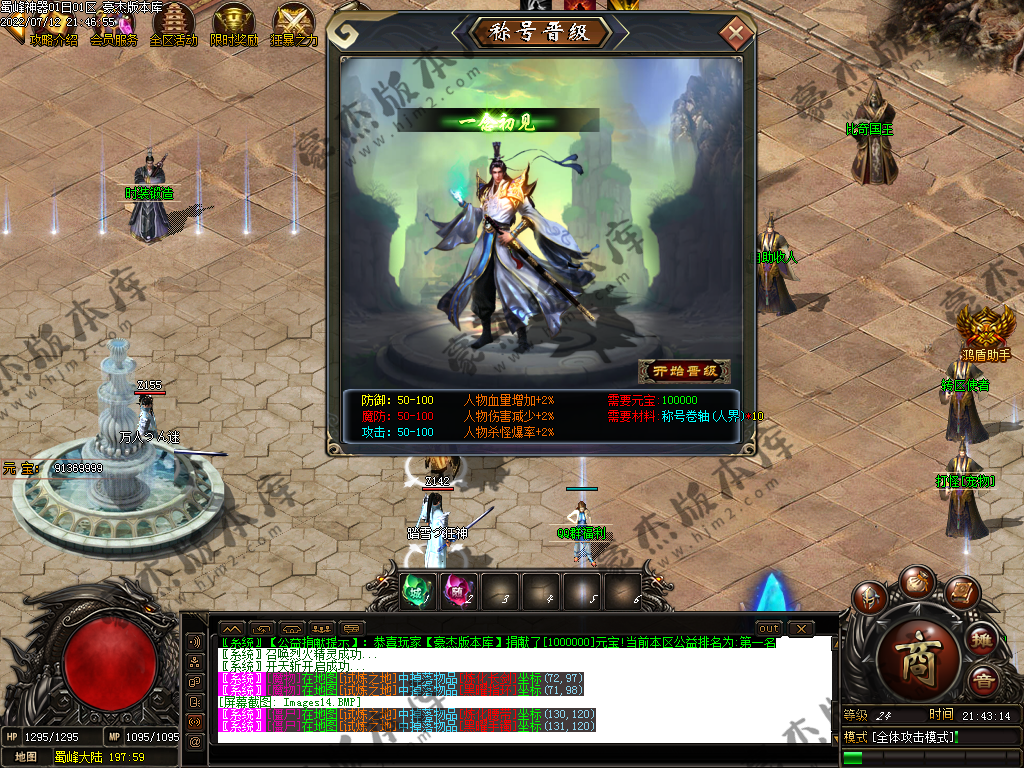Toggle the 音 sound button

point(984,682)
